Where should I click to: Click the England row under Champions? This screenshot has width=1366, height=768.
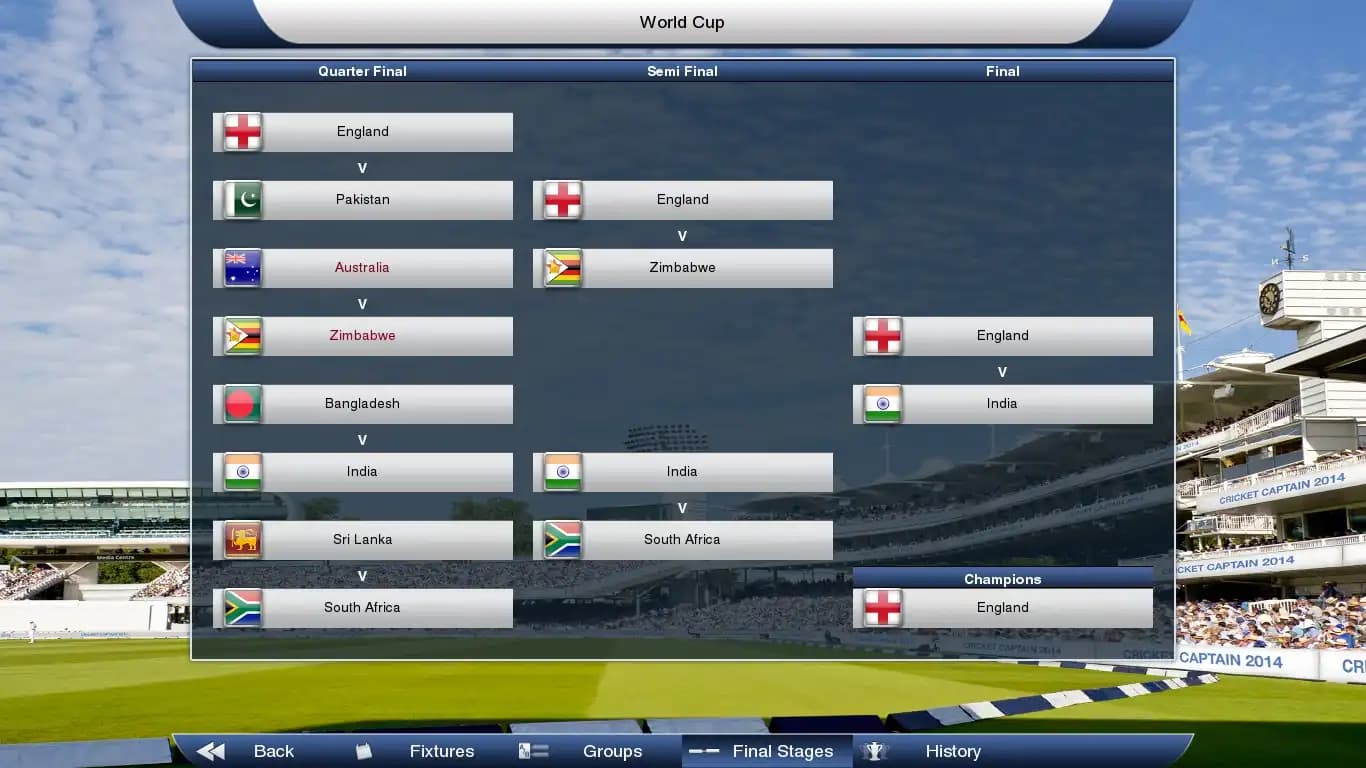(1002, 608)
